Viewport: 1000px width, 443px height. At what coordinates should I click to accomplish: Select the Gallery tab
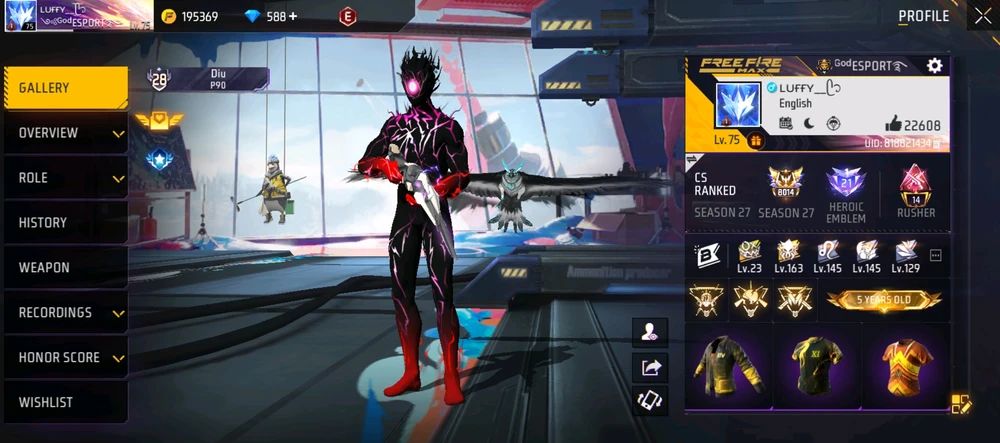tap(65, 88)
